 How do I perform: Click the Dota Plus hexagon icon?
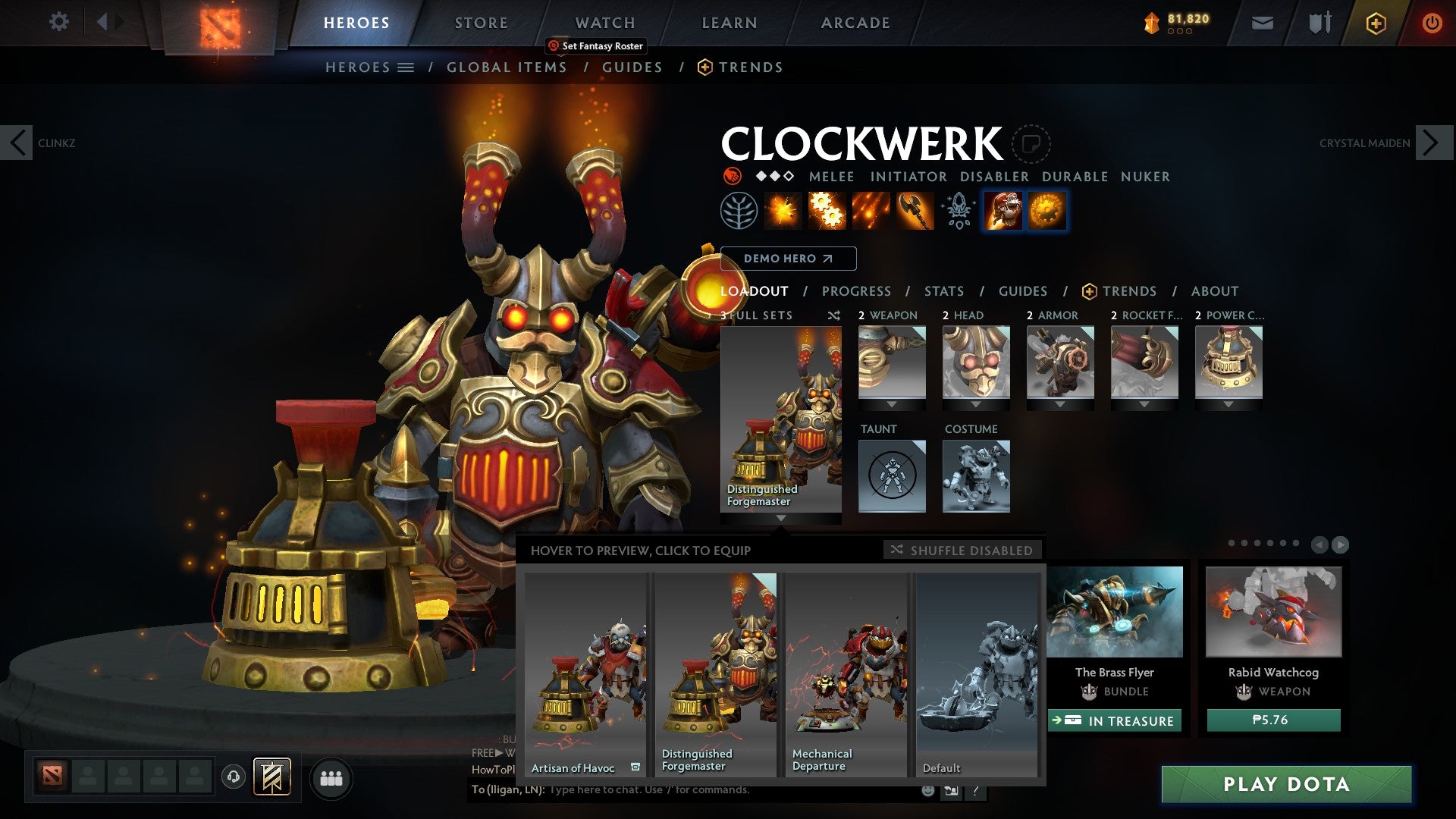[1376, 23]
